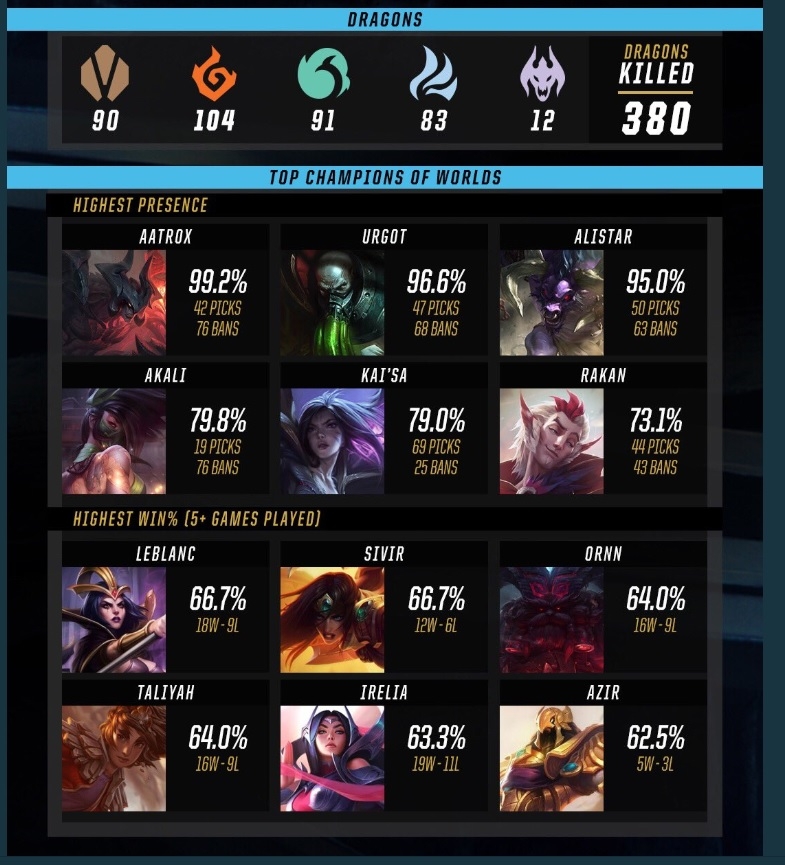Select the Sivir champion portrait
Viewport: 785px width, 865px height.
click(332, 619)
